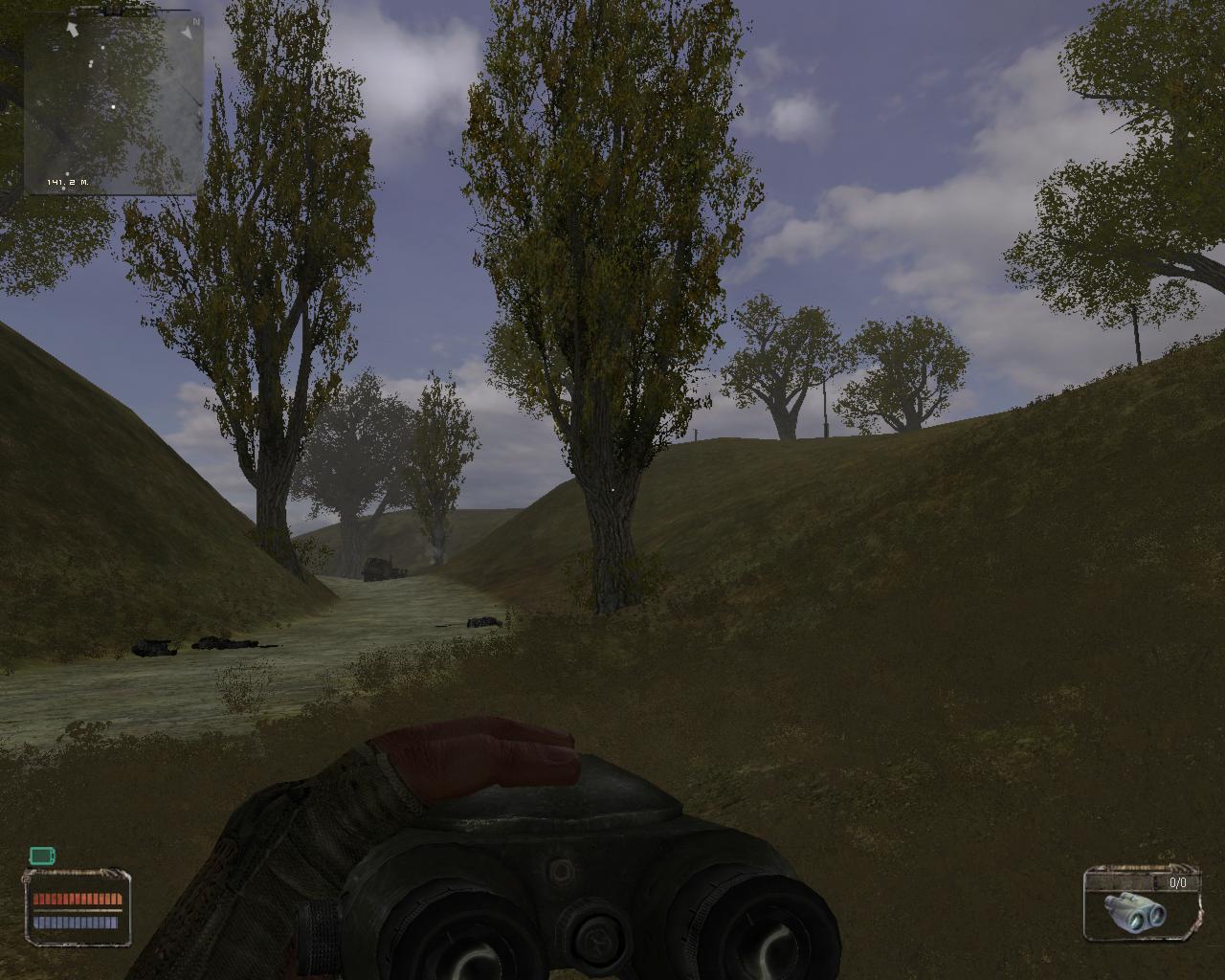Click the red health bar

tap(78, 898)
